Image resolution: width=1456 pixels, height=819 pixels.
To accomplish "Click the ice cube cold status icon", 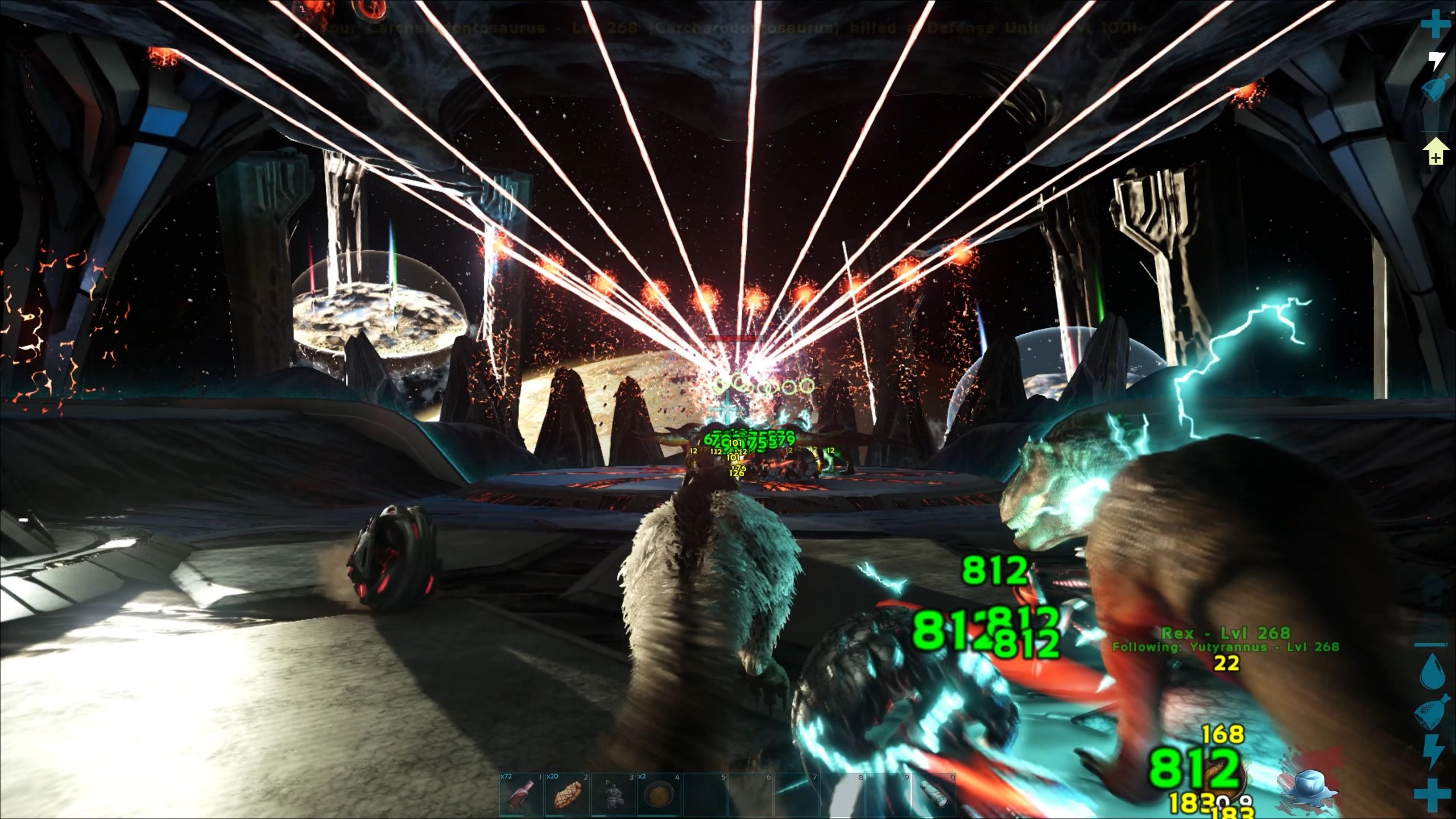I will click(1308, 788).
